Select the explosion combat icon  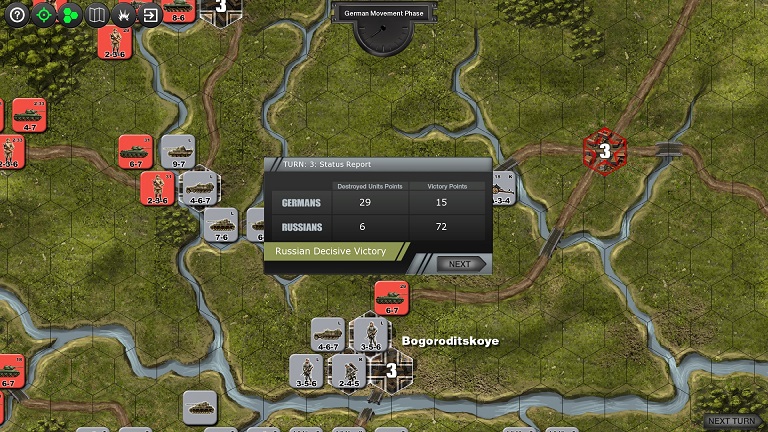click(x=124, y=15)
